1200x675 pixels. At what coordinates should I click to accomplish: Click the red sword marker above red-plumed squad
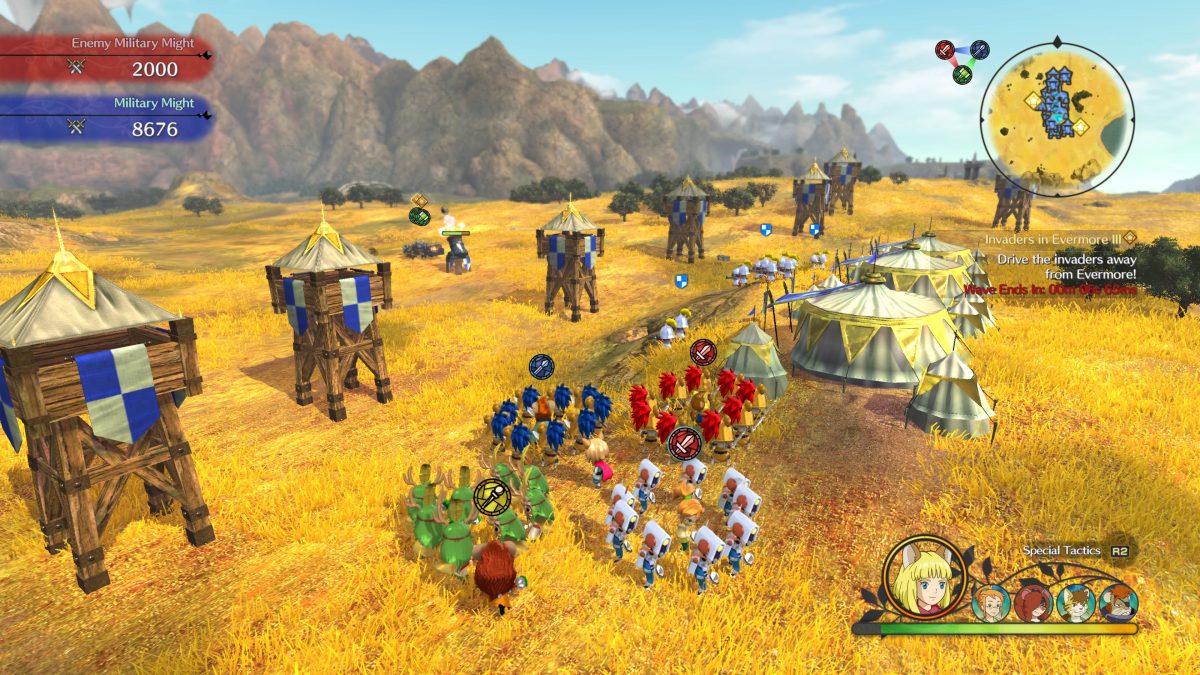(x=703, y=351)
